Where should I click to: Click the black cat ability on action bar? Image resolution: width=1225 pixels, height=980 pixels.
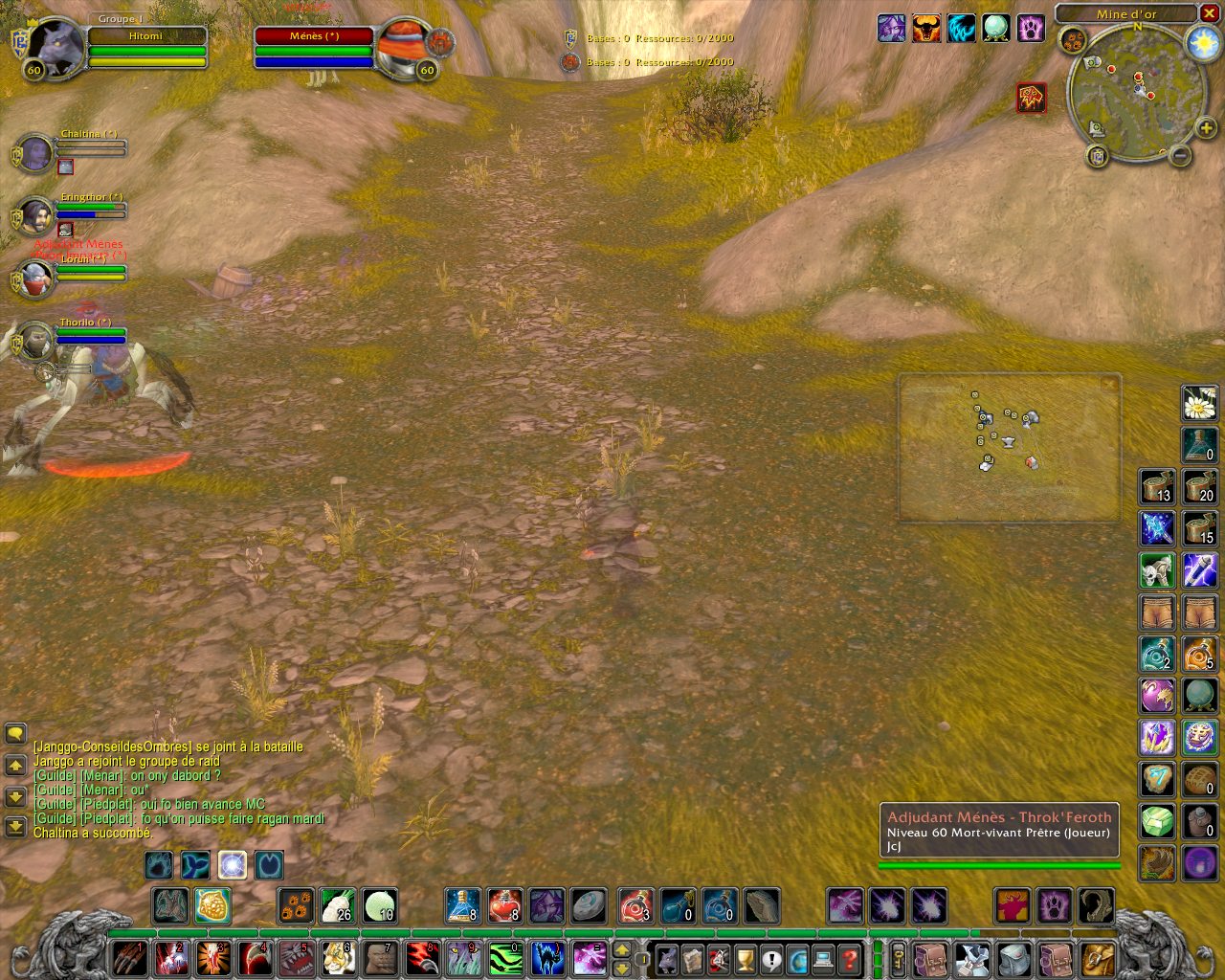546,957
